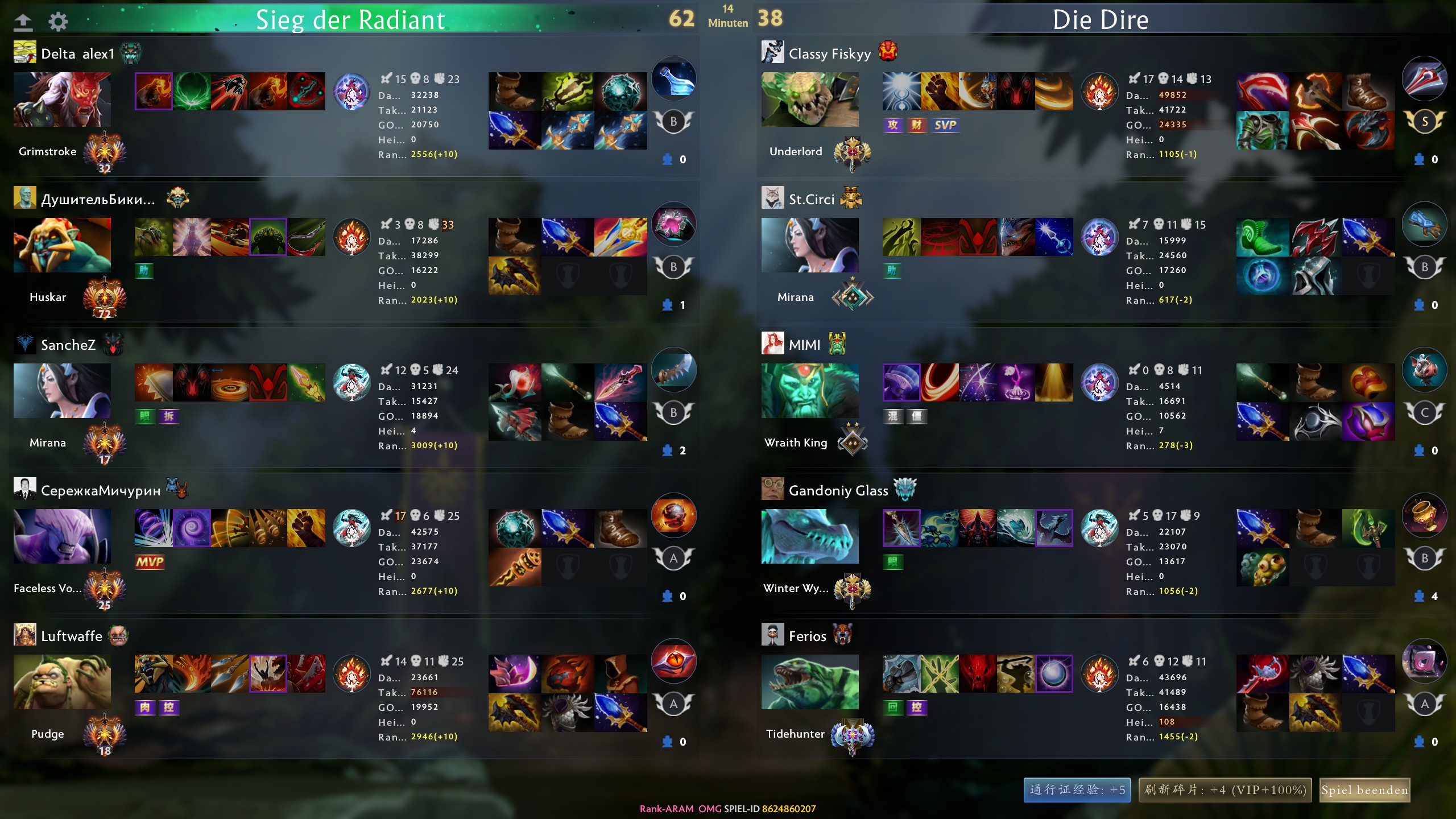
Task: Click Delta_alex1's player avatar
Action: pos(24,52)
